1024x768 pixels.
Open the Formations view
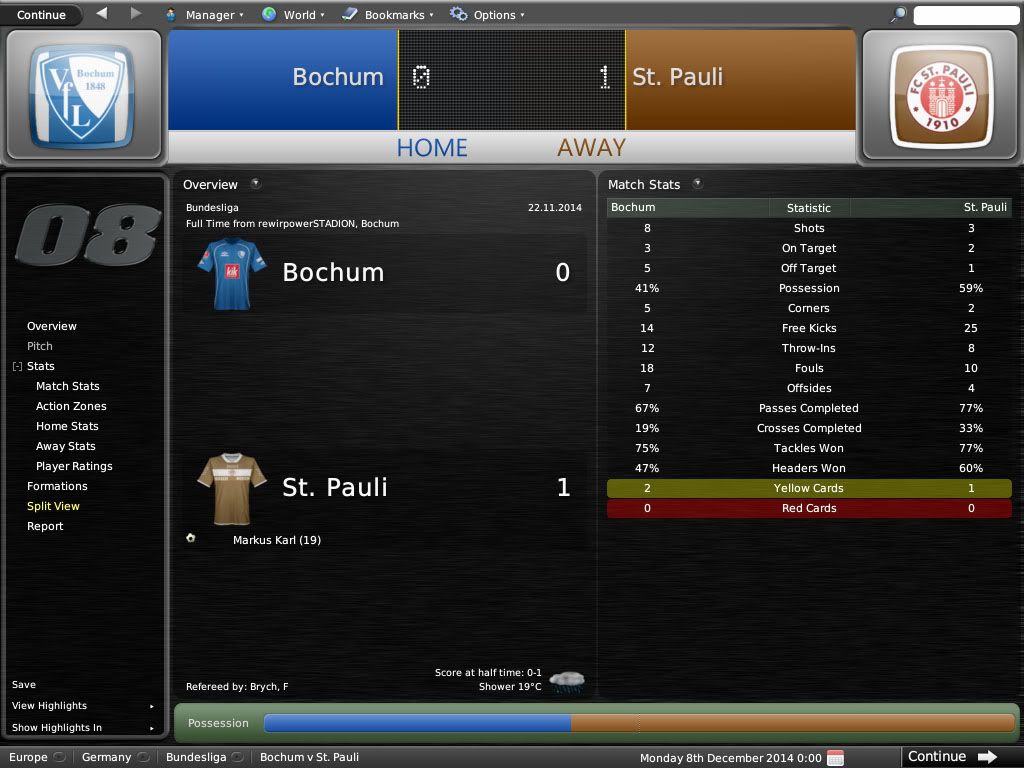click(57, 486)
